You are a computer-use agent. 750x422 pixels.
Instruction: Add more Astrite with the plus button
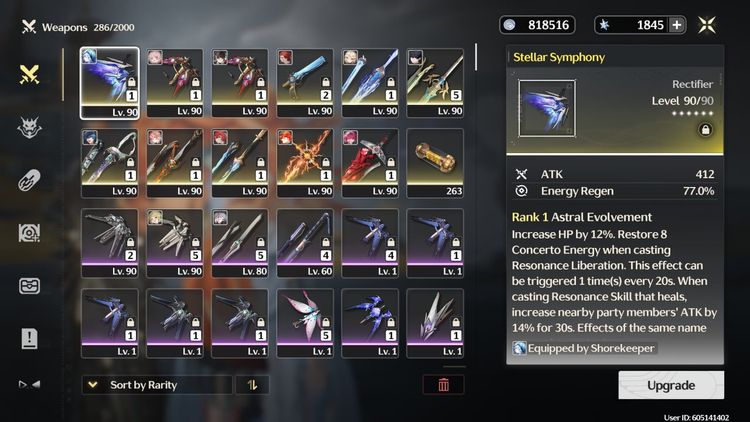point(677,25)
